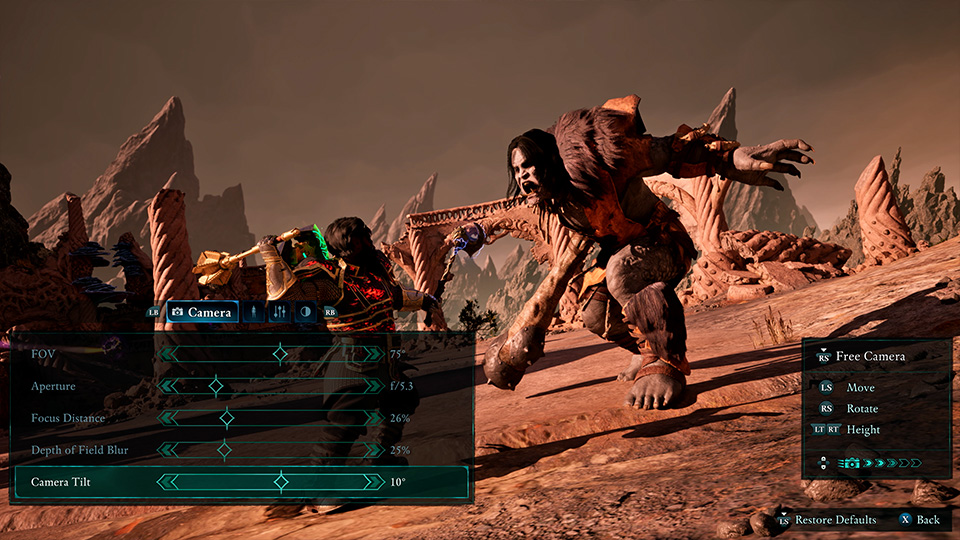This screenshot has height=540, width=960.
Task: Decrease FOV using its left arrows
Action: 165,353
